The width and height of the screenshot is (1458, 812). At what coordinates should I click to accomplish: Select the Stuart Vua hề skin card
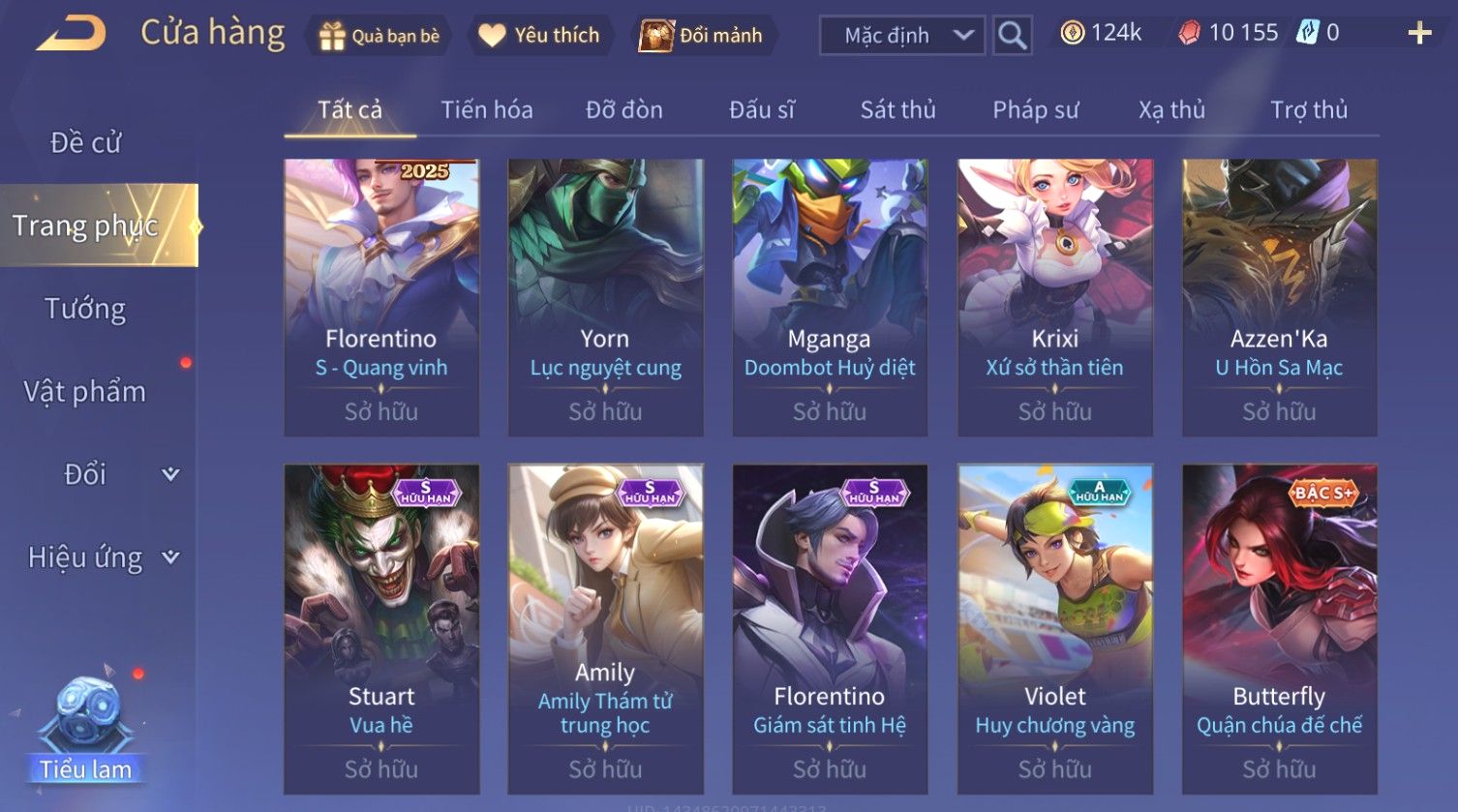[381, 629]
